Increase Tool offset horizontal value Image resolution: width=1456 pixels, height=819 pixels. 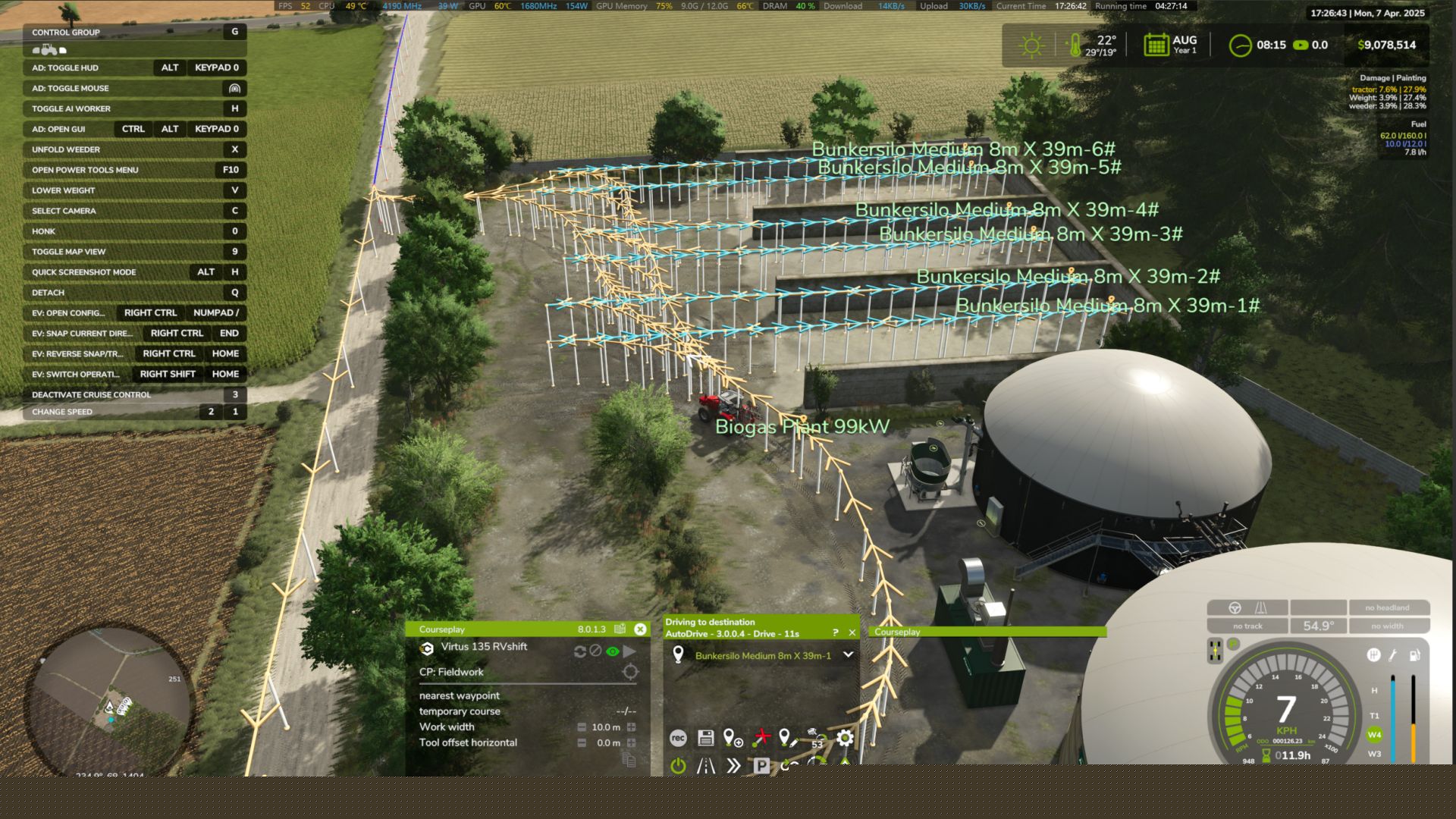(631, 743)
